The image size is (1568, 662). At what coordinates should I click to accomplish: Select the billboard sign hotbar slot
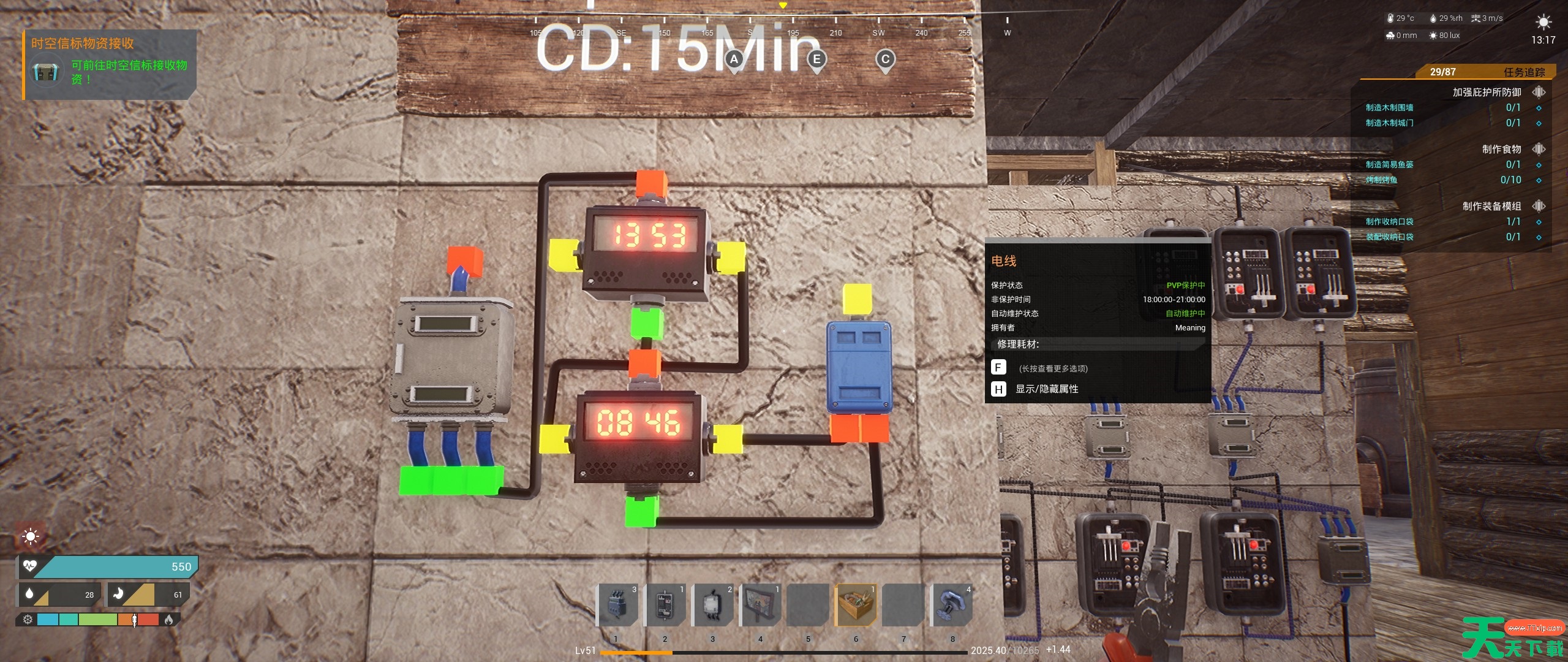tap(759, 604)
